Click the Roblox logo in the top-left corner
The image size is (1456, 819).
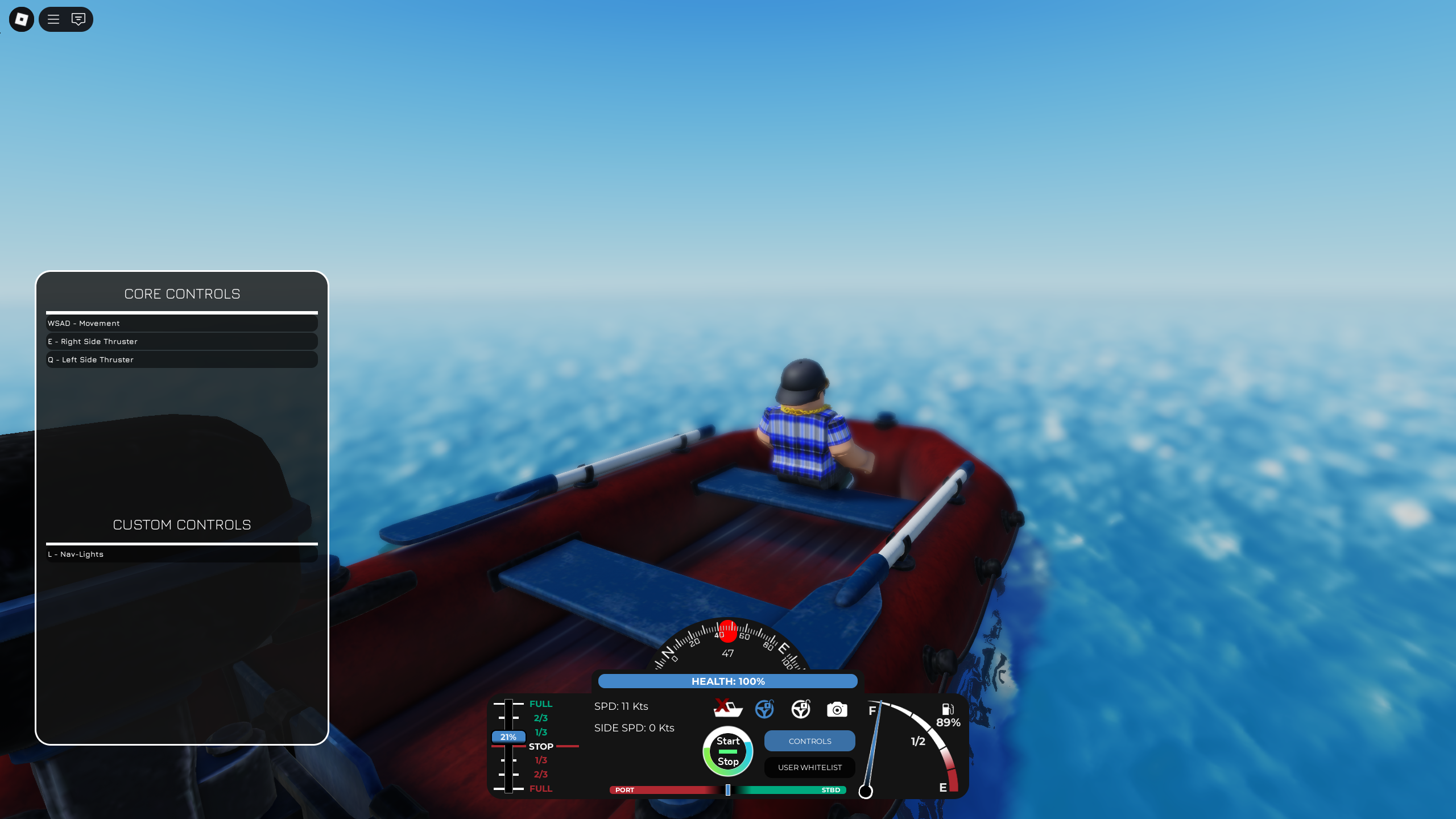tap(21, 19)
